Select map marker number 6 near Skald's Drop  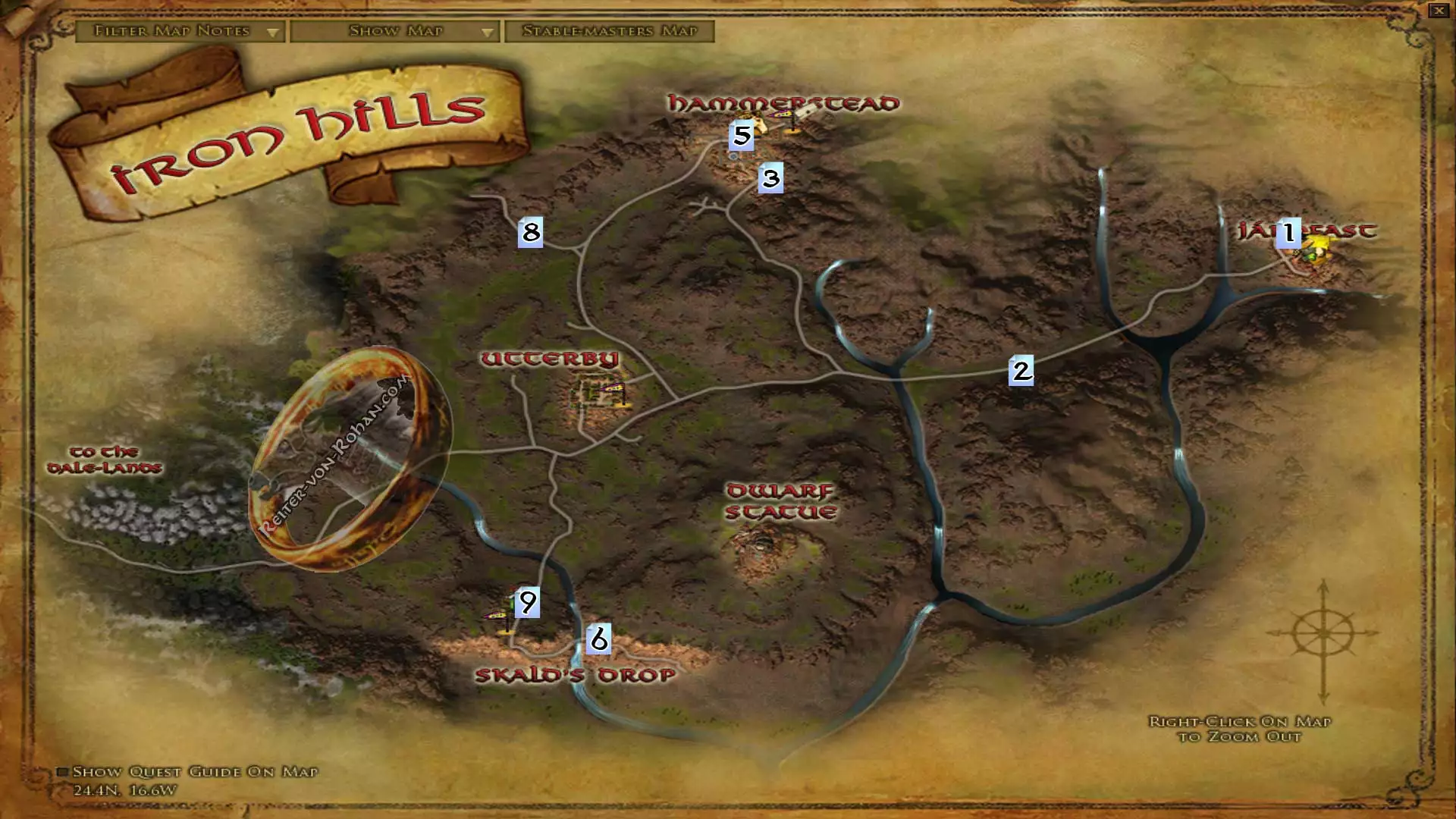[598, 639]
